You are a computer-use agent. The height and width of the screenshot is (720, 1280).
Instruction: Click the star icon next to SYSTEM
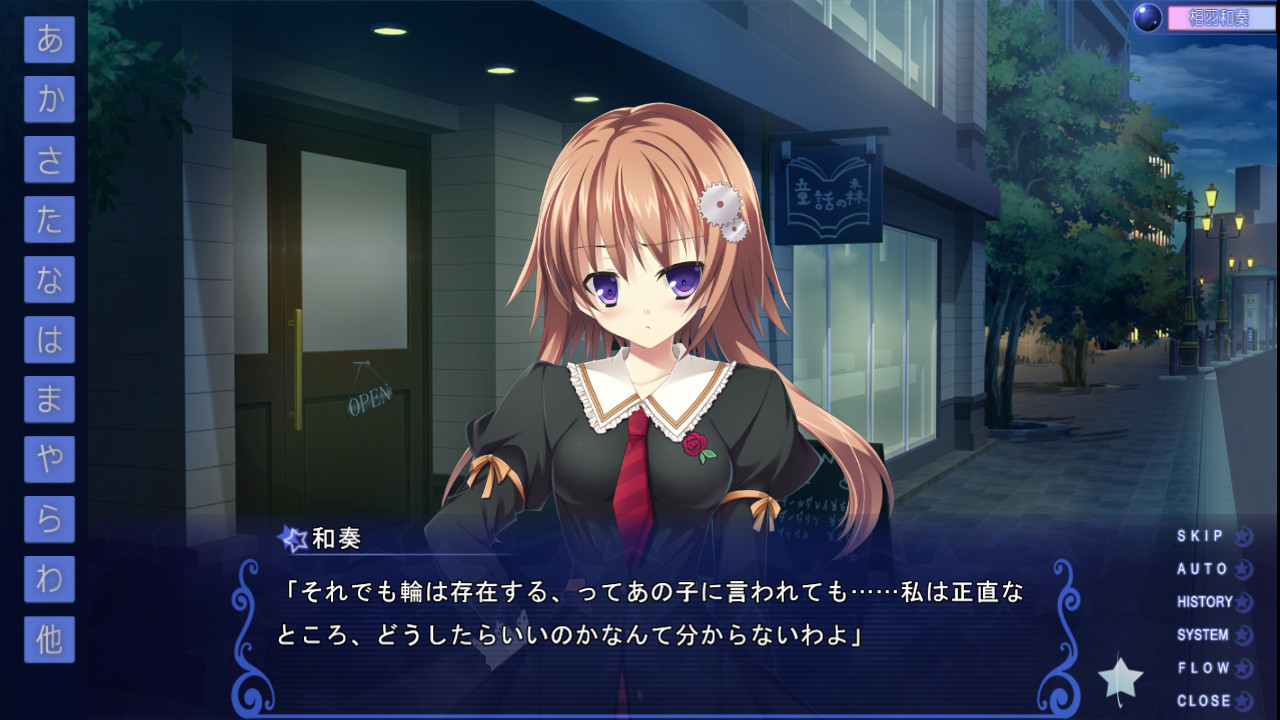(x=1243, y=635)
